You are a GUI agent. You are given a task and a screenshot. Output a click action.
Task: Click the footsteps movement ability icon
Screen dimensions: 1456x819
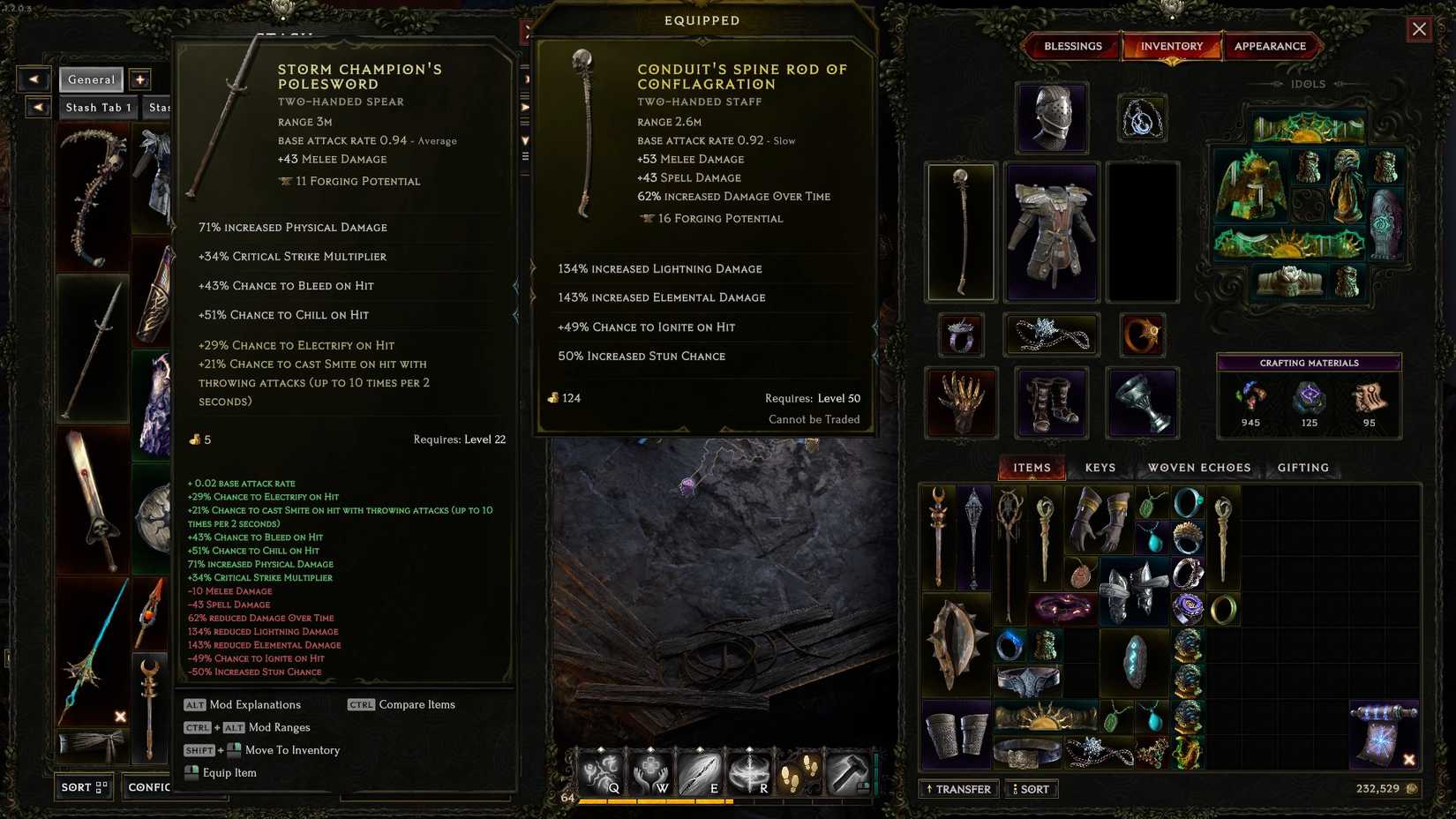coord(799,770)
